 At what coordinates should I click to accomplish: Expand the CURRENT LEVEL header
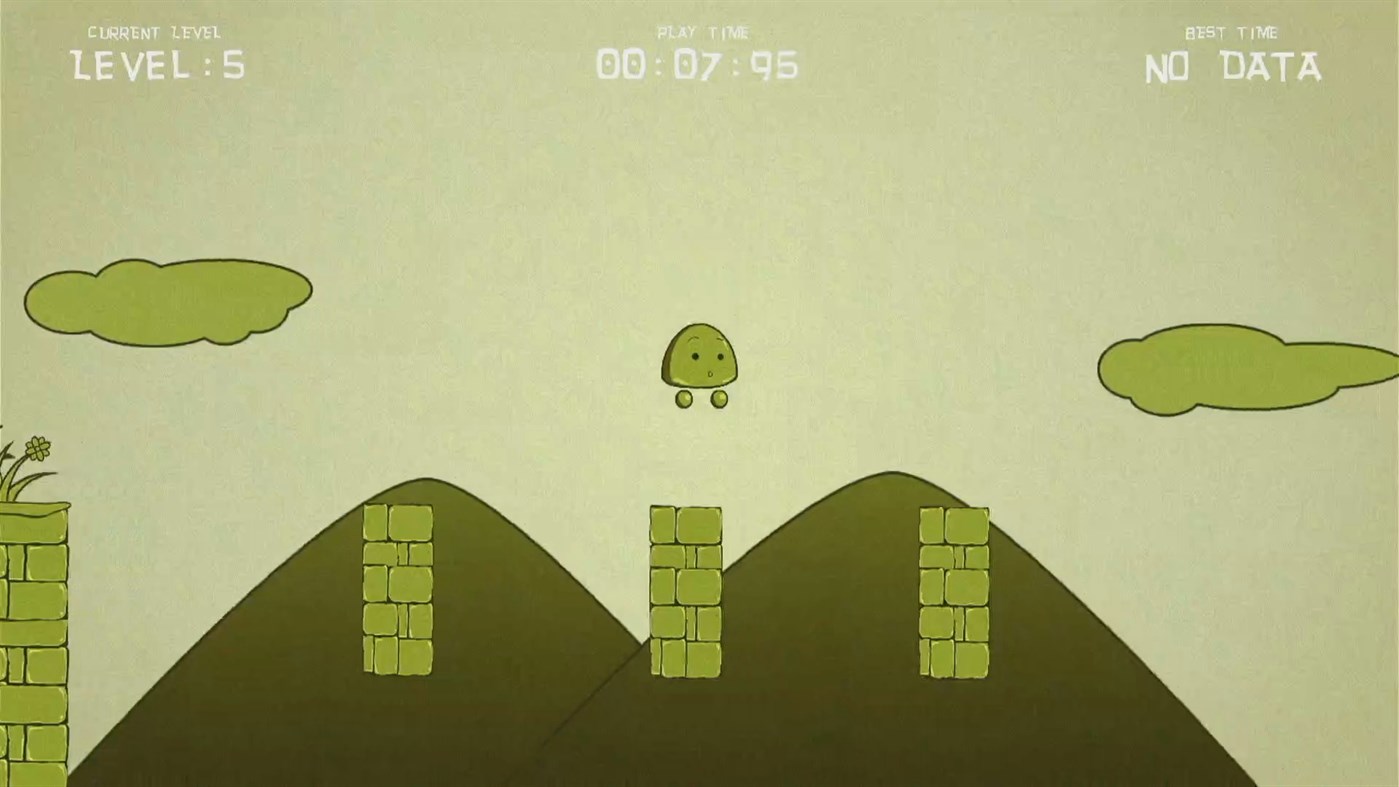point(155,32)
